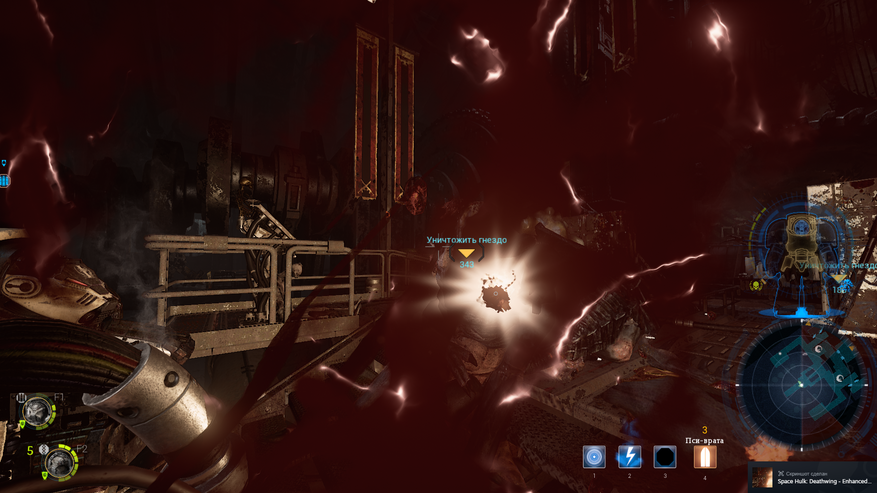Image resolution: width=877 pixels, height=493 pixels.
Task: Use the Psi-gate ability icon
Action: 704,457
